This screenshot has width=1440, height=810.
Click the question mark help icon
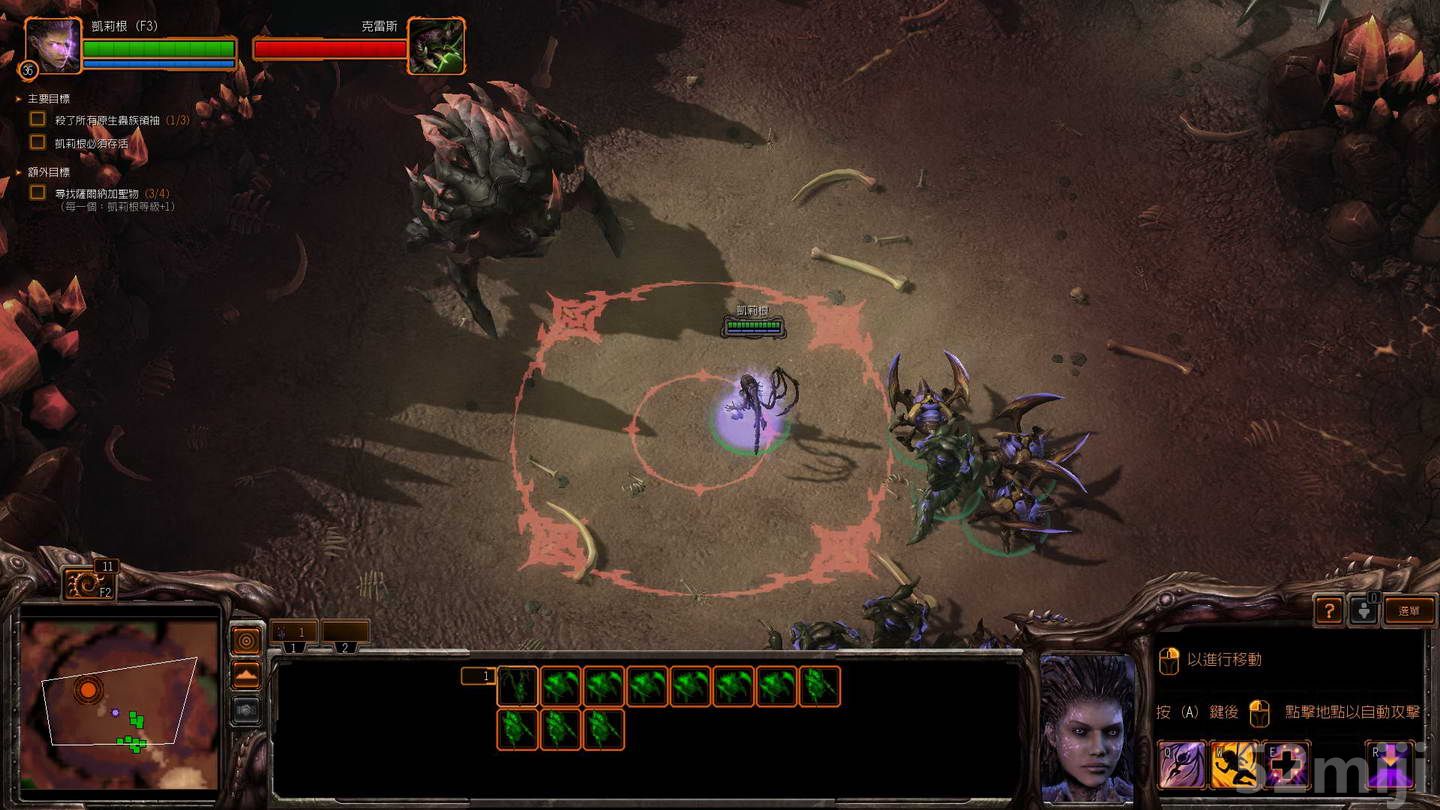[1329, 611]
